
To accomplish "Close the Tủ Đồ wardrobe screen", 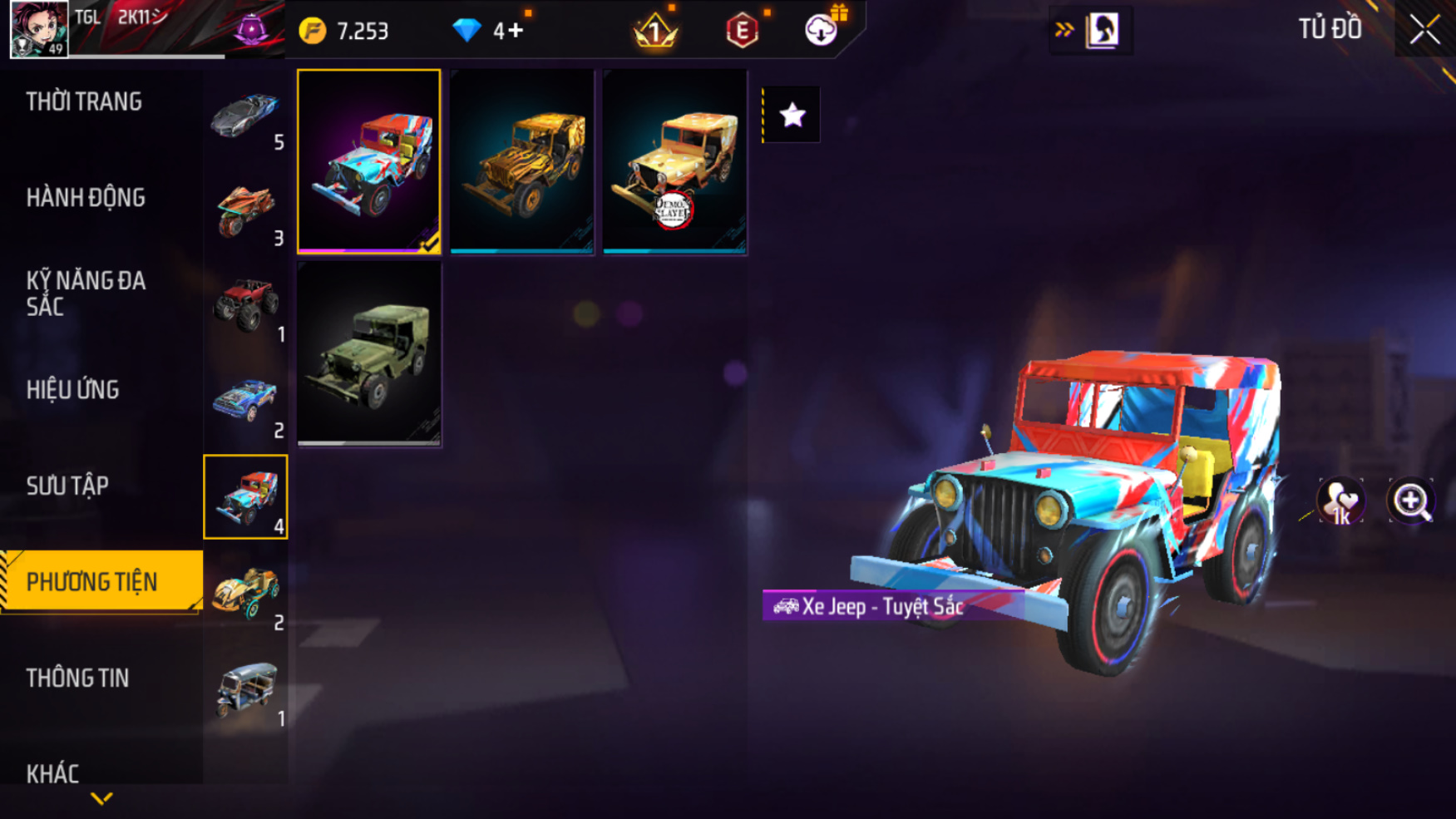I will tap(1424, 30).
